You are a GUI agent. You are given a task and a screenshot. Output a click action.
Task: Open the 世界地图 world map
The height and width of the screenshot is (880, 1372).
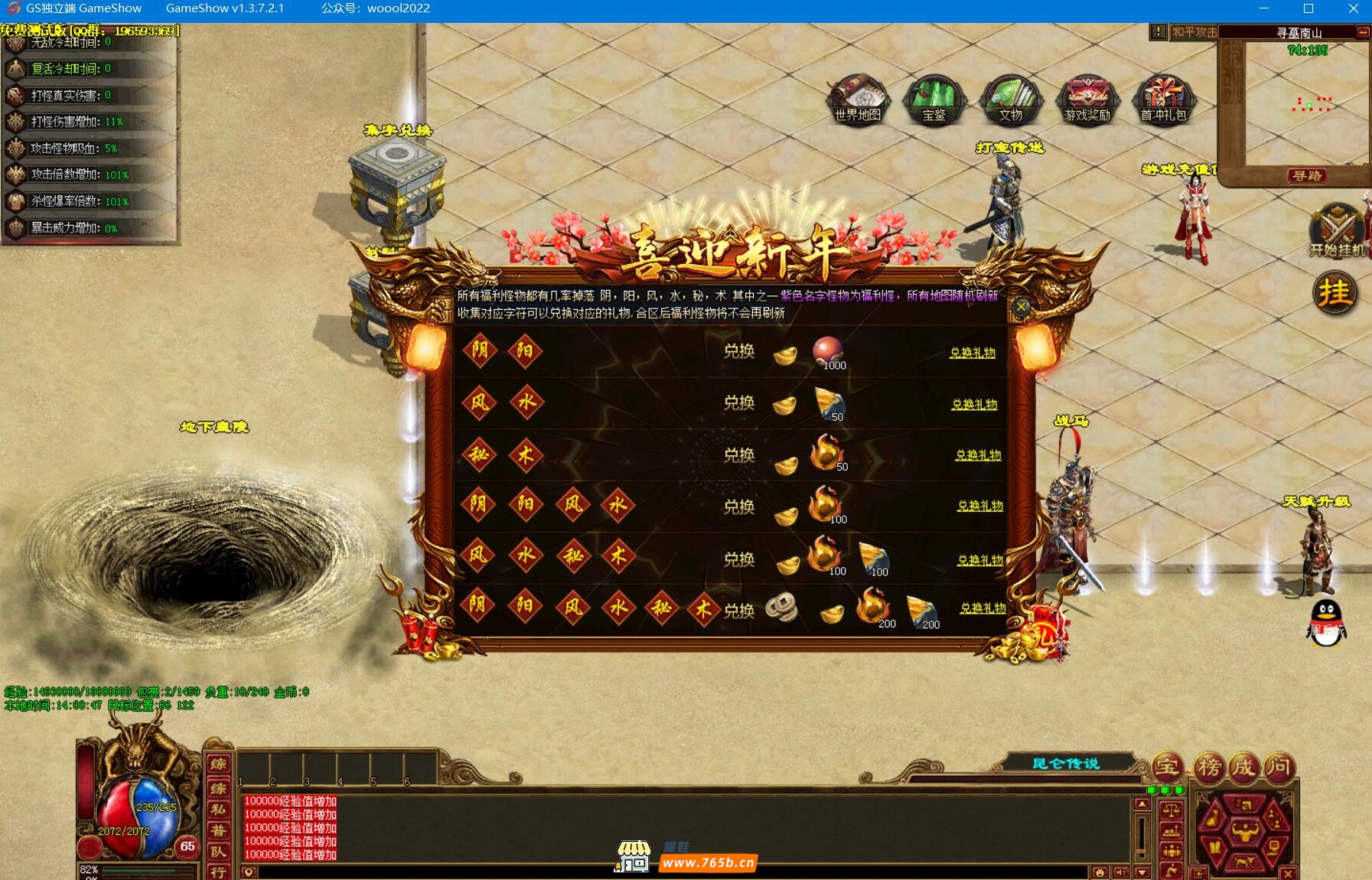tap(858, 99)
